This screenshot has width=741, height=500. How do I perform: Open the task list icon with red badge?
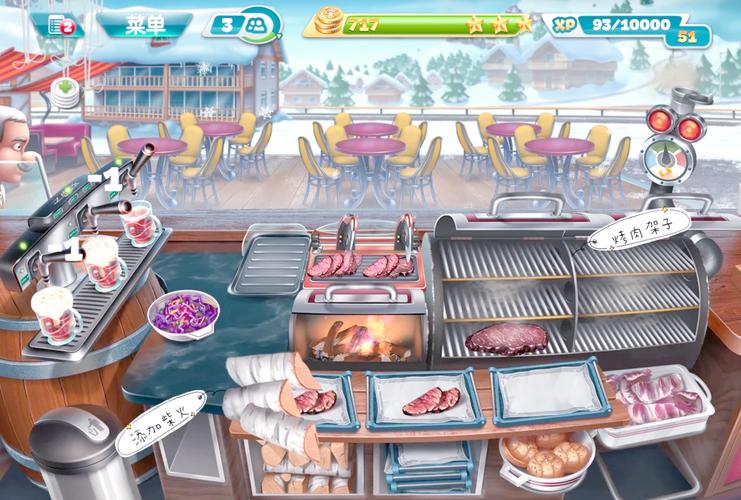pos(56,25)
